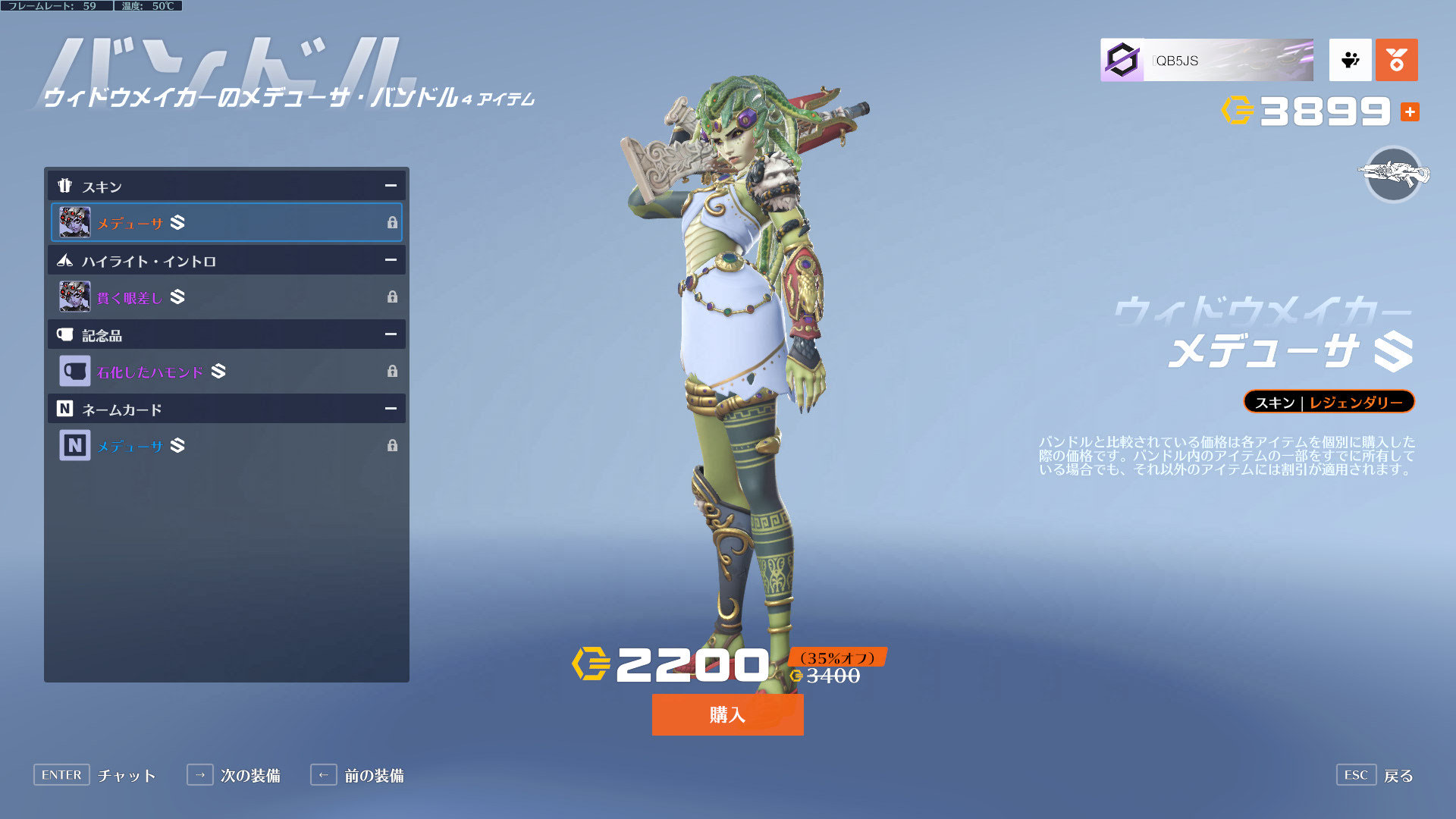Viewport: 1456px width, 819px height.
Task: Add coins with the orange plus button
Action: tap(1410, 112)
